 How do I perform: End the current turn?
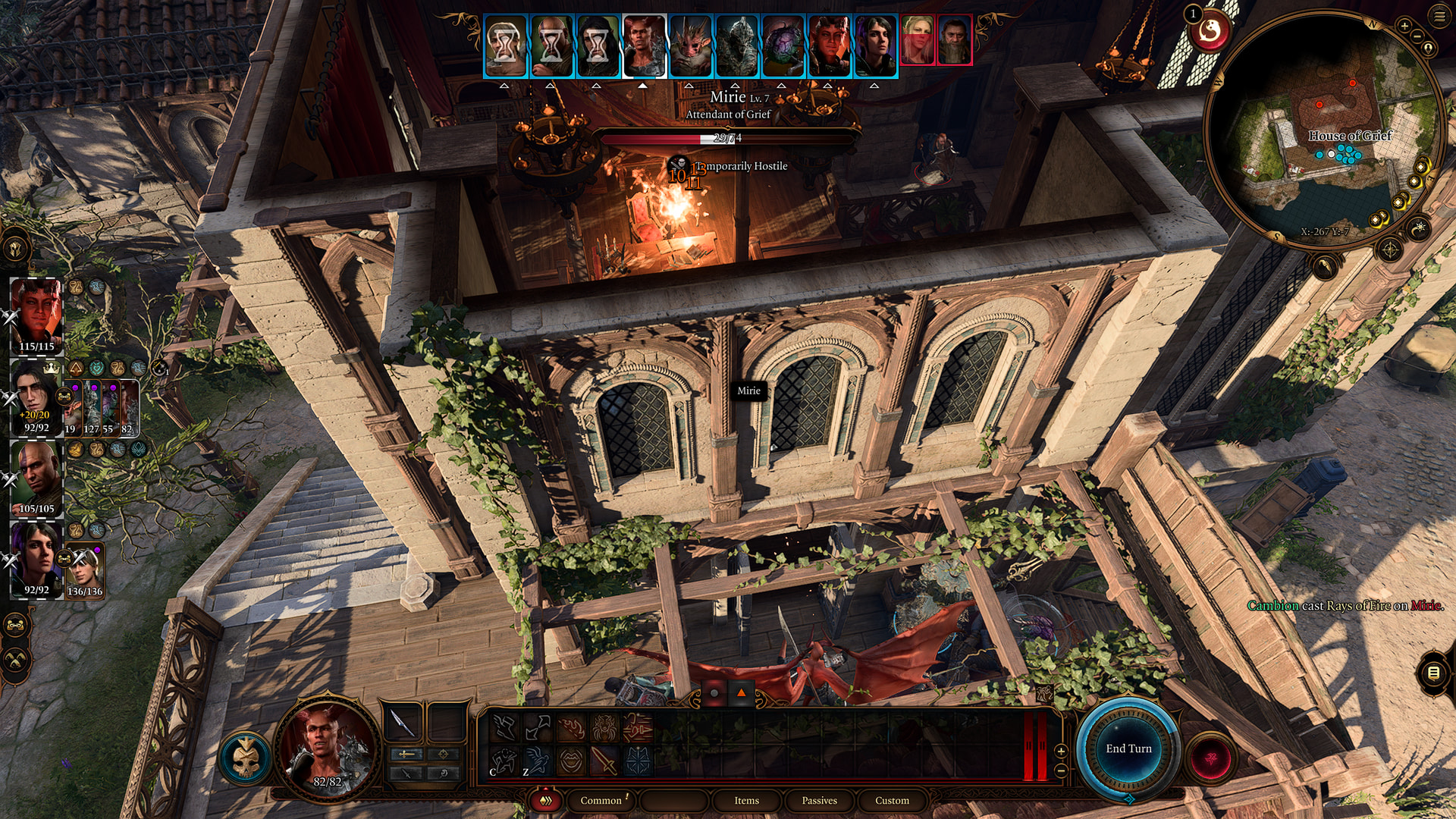click(x=1128, y=748)
